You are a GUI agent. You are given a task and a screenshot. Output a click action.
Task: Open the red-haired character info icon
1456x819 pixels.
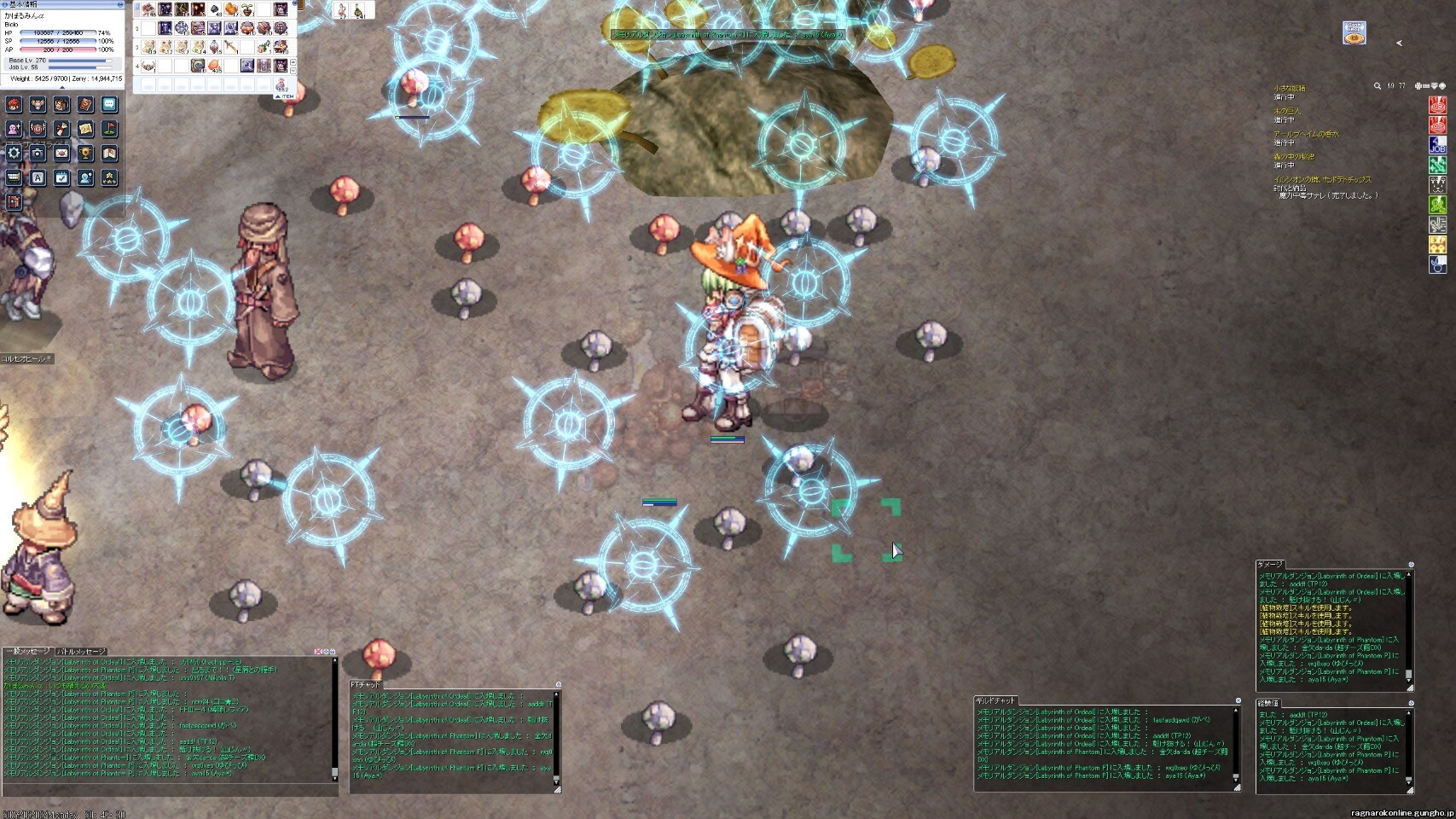click(x=14, y=104)
